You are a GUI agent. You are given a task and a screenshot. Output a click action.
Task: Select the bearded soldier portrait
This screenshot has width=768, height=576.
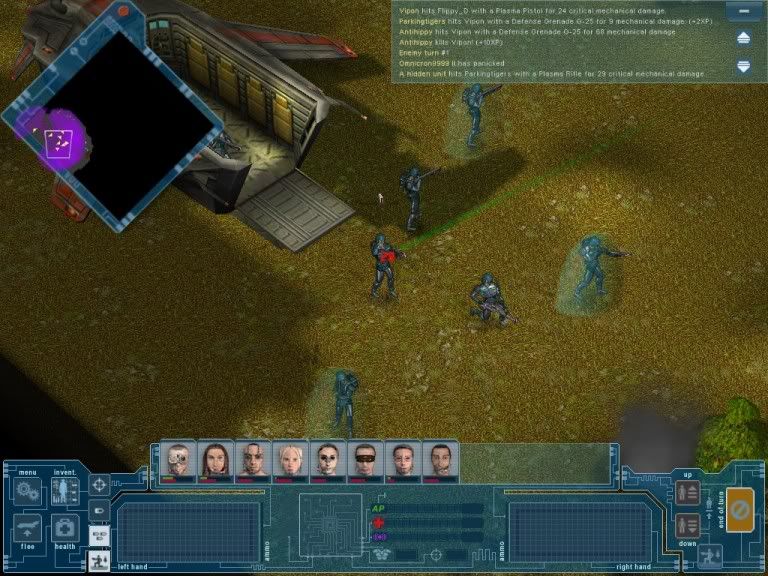[x=438, y=460]
